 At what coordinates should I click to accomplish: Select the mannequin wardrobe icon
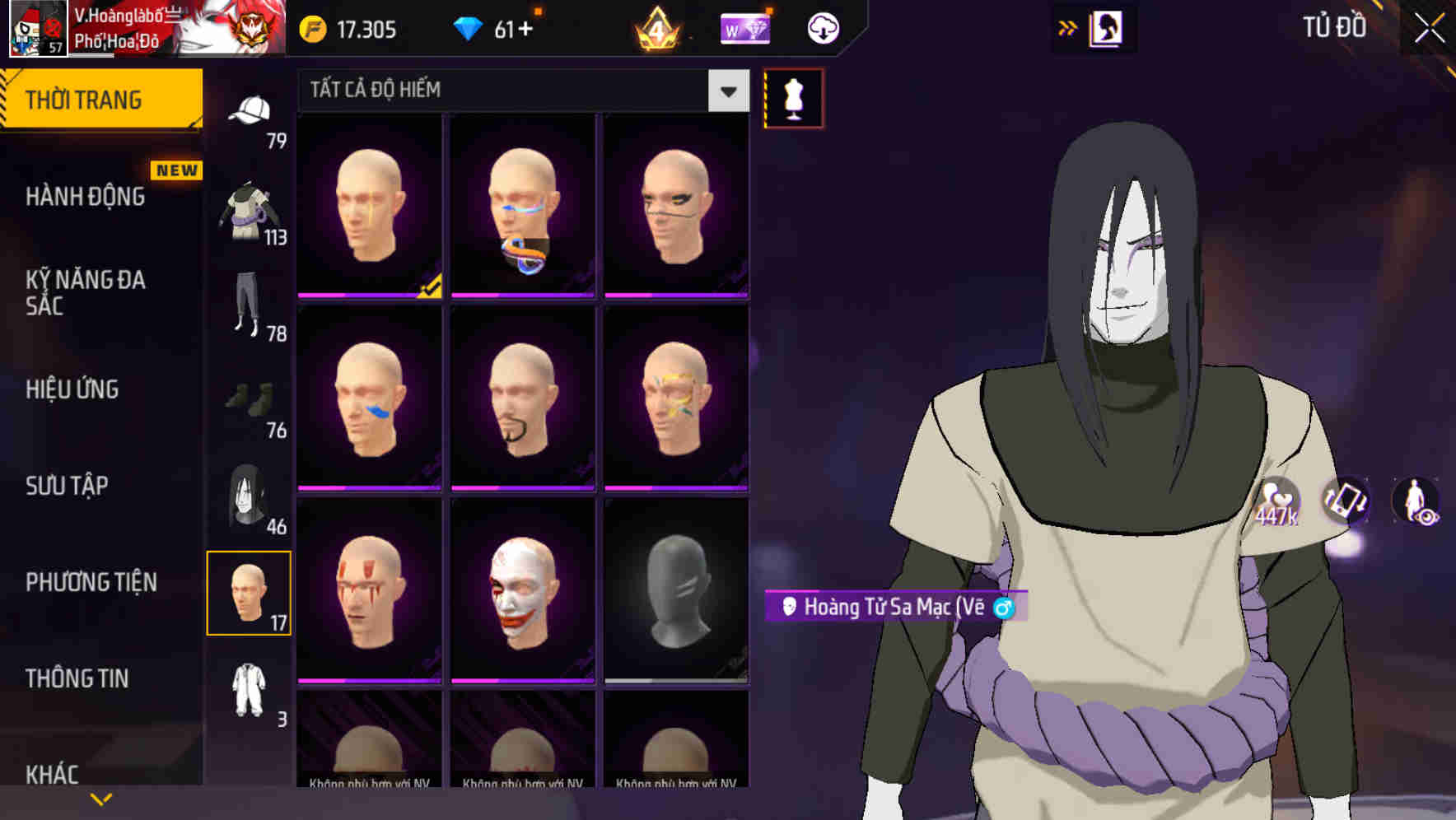792,97
